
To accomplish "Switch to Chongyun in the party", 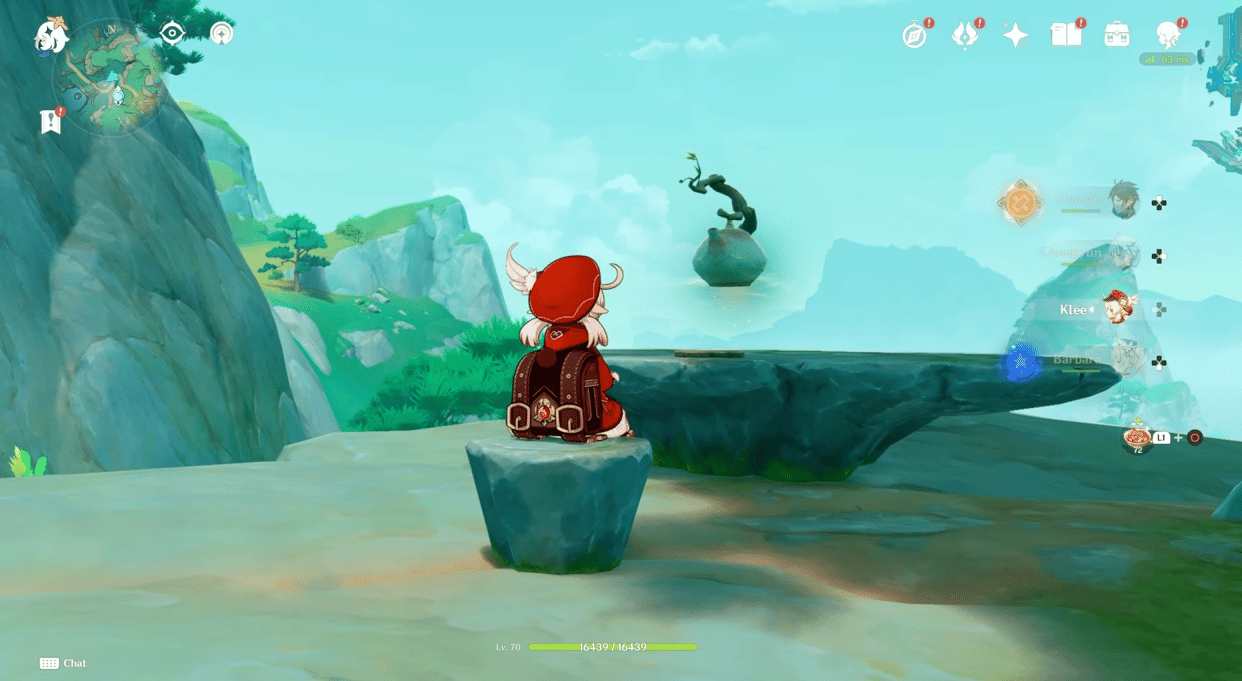I will pos(1124,255).
